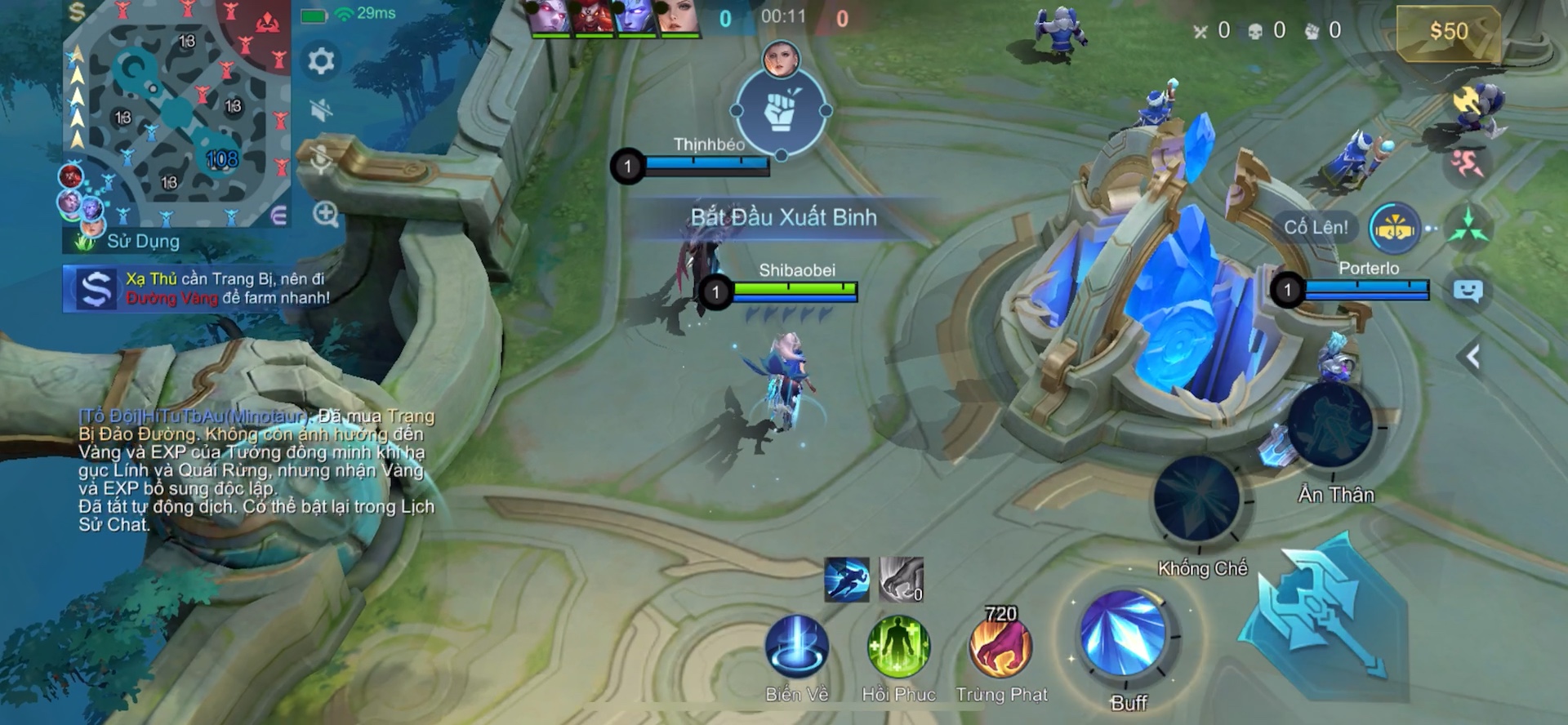Send the Cố Lên! quick chat
Image resolution: width=1568 pixels, height=725 pixels.
pos(1316,227)
